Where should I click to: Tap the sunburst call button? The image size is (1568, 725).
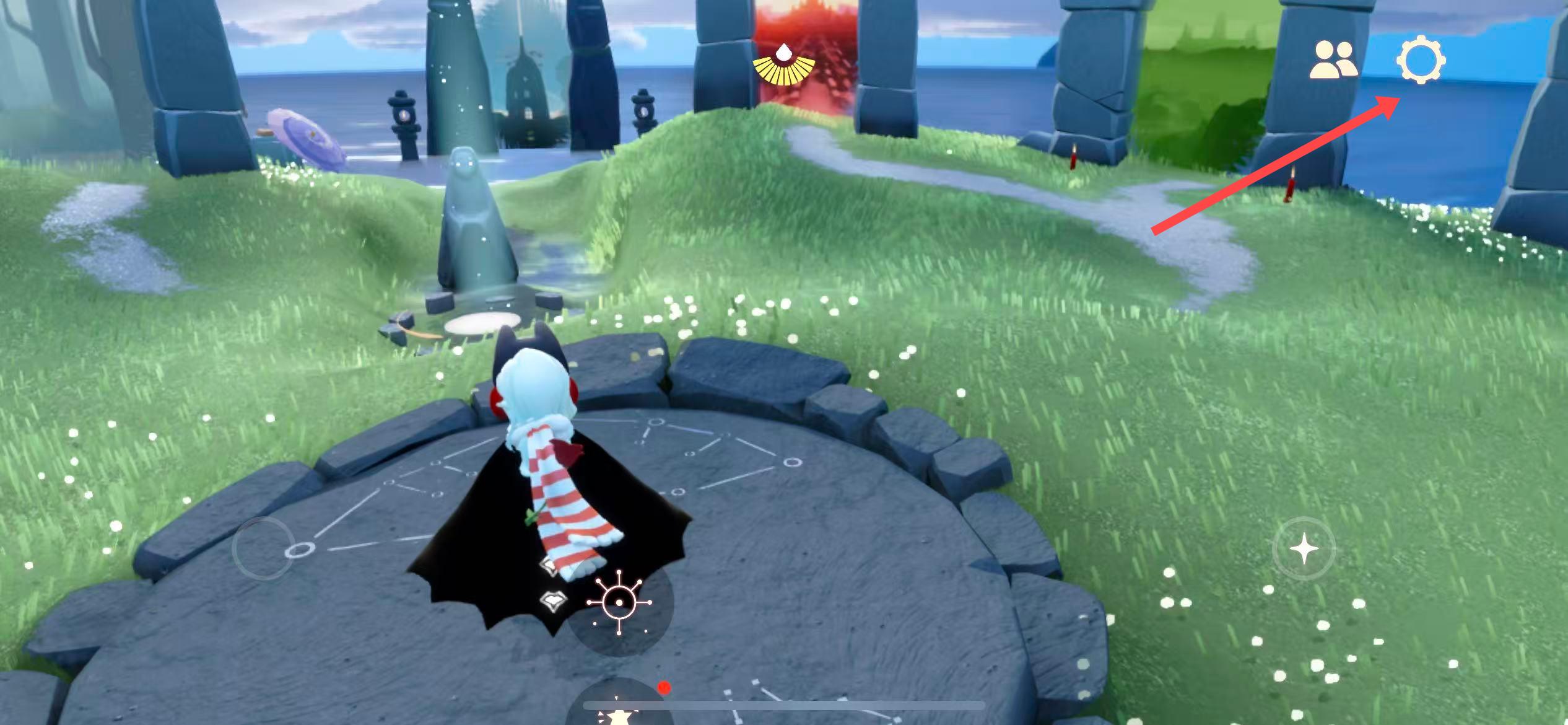[x=619, y=603]
